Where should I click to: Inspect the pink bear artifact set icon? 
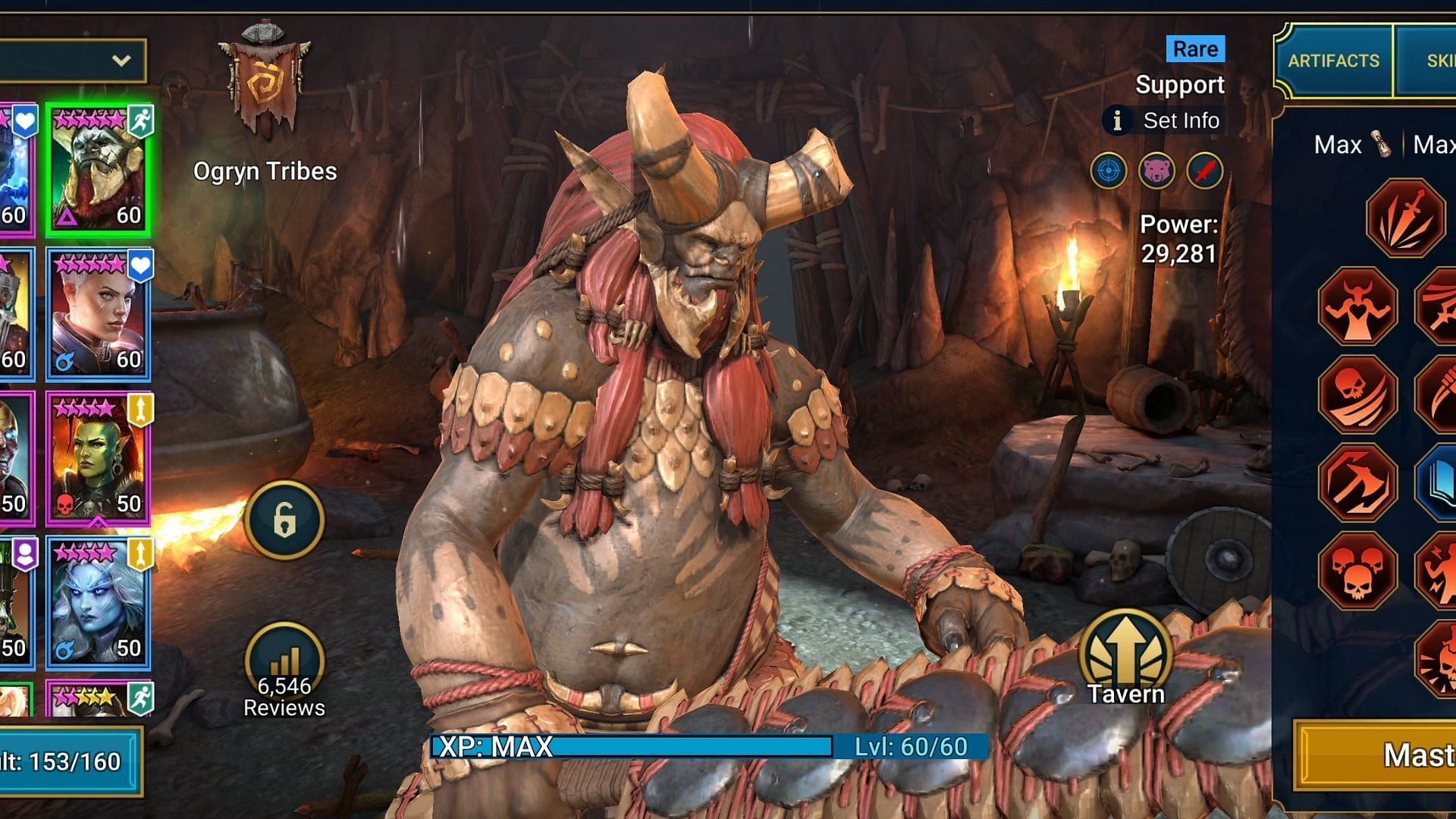pos(1156,171)
